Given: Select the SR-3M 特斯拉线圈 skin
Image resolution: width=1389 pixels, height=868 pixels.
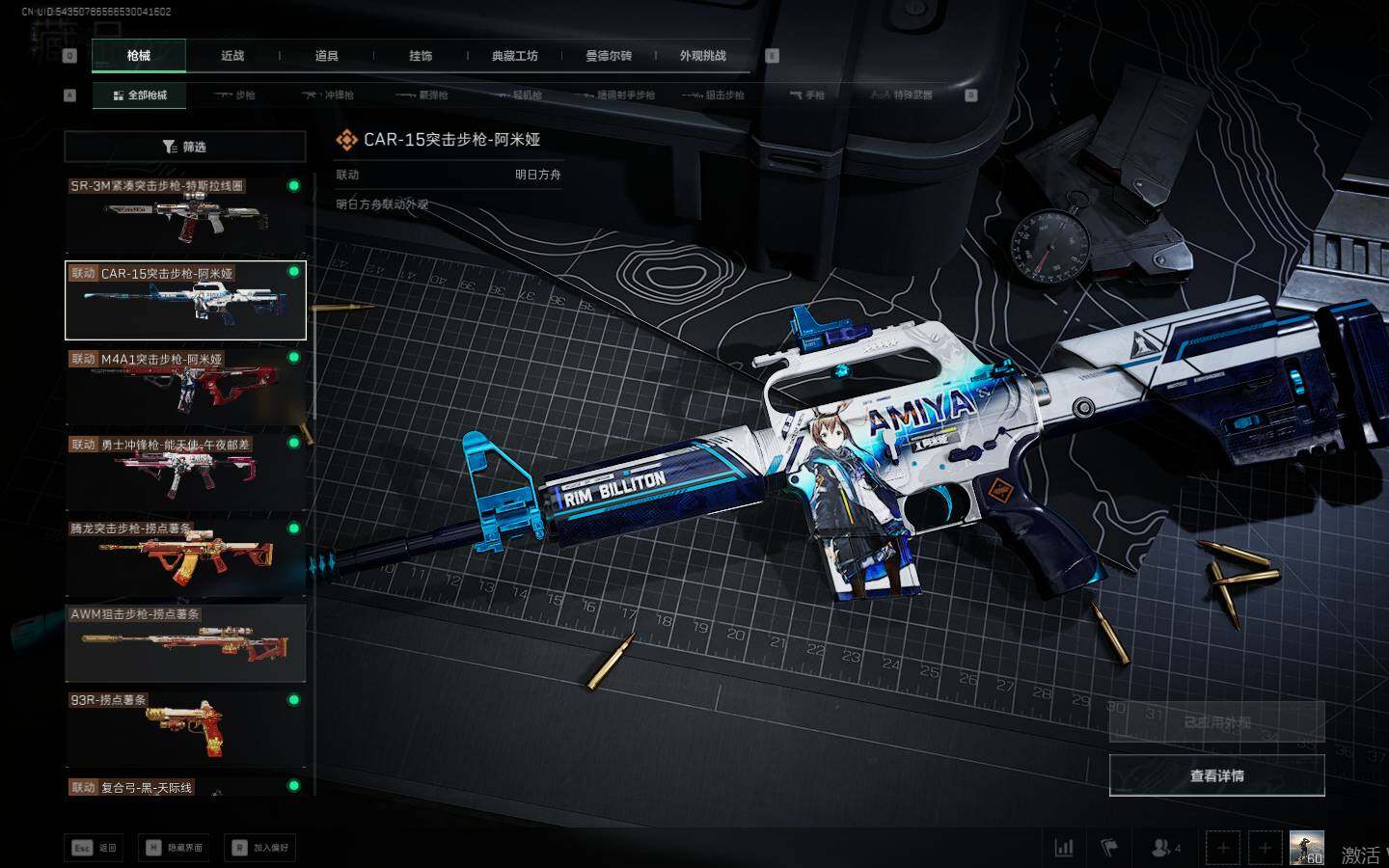Looking at the screenshot, I should pos(185,214).
